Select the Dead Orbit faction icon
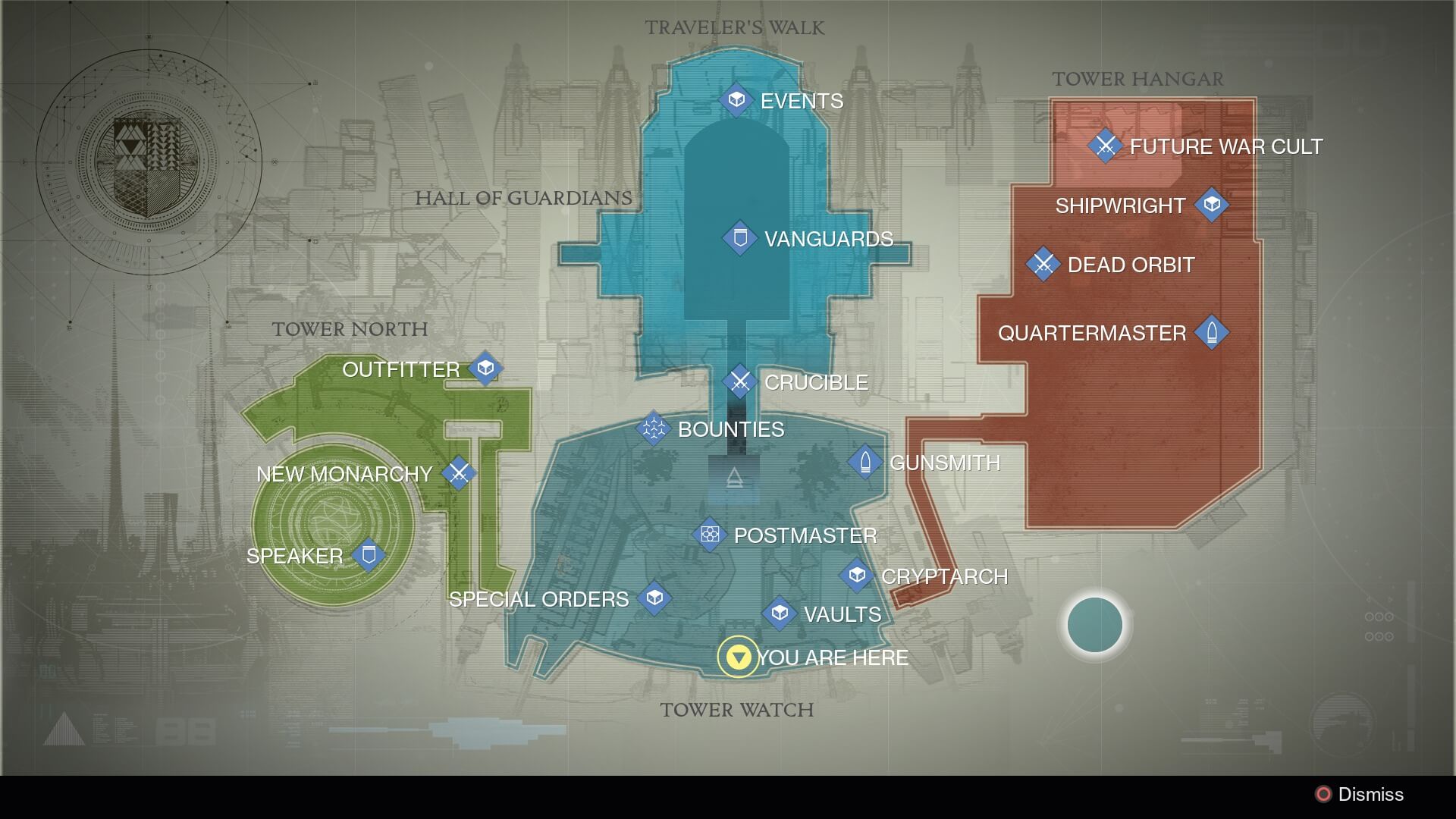This screenshot has height=819, width=1456. 1045,264
